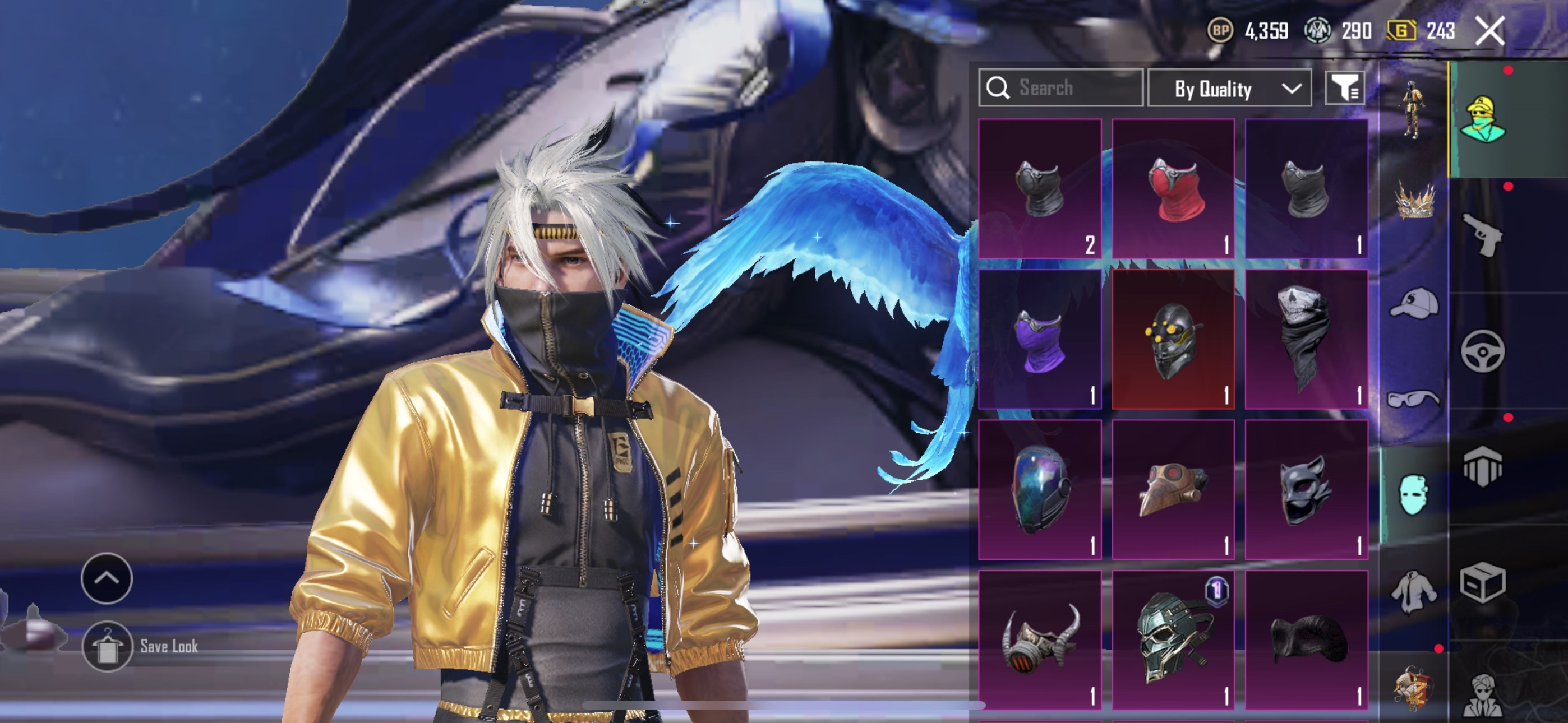Viewport: 1568px width, 723px height.
Task: Select the purple face mask item
Action: pyautogui.click(x=1040, y=340)
